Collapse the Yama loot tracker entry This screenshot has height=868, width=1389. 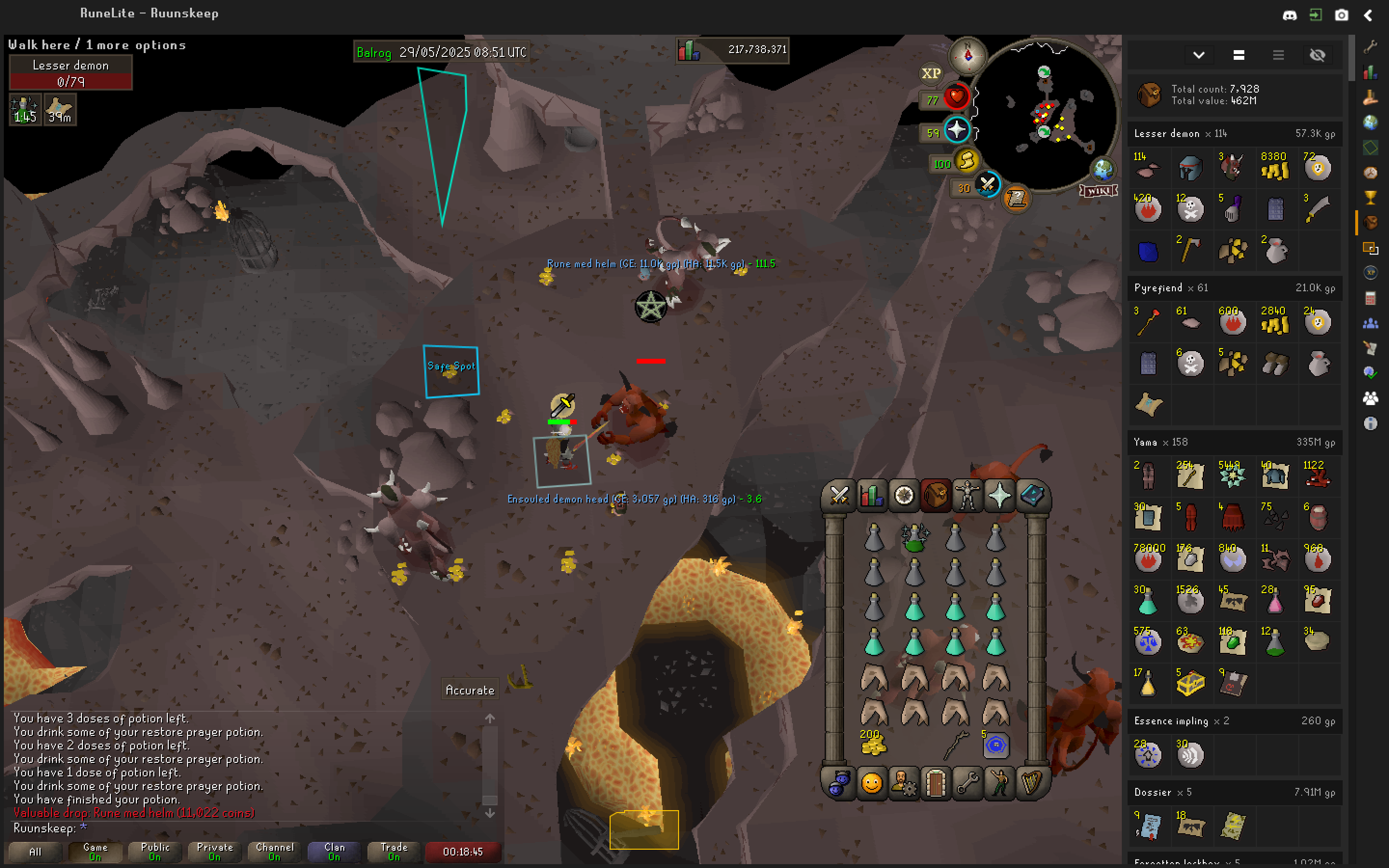(1234, 442)
